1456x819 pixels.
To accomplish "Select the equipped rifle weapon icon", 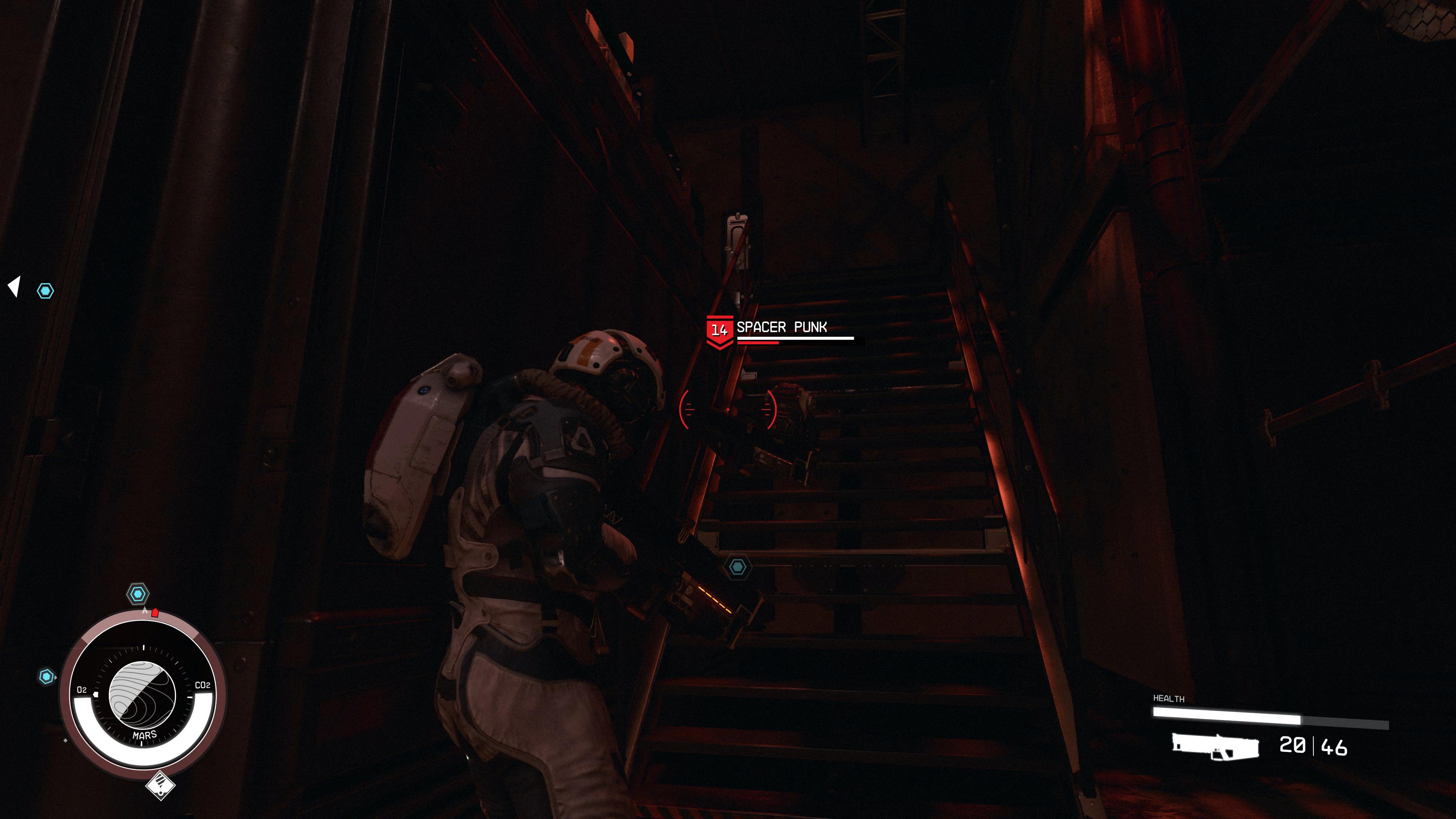I will pyautogui.click(x=1215, y=747).
